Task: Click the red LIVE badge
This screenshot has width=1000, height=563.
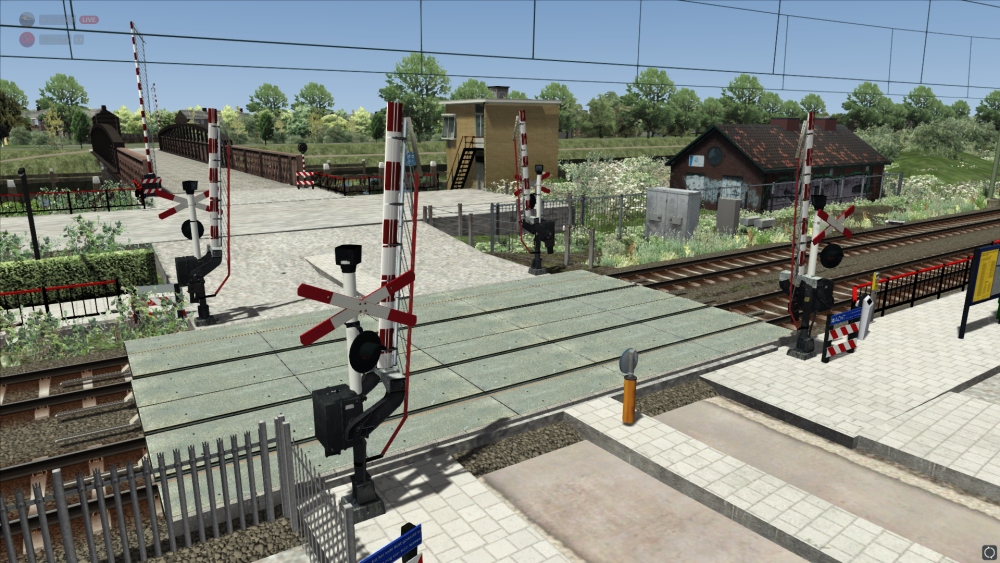Action: click(x=88, y=19)
